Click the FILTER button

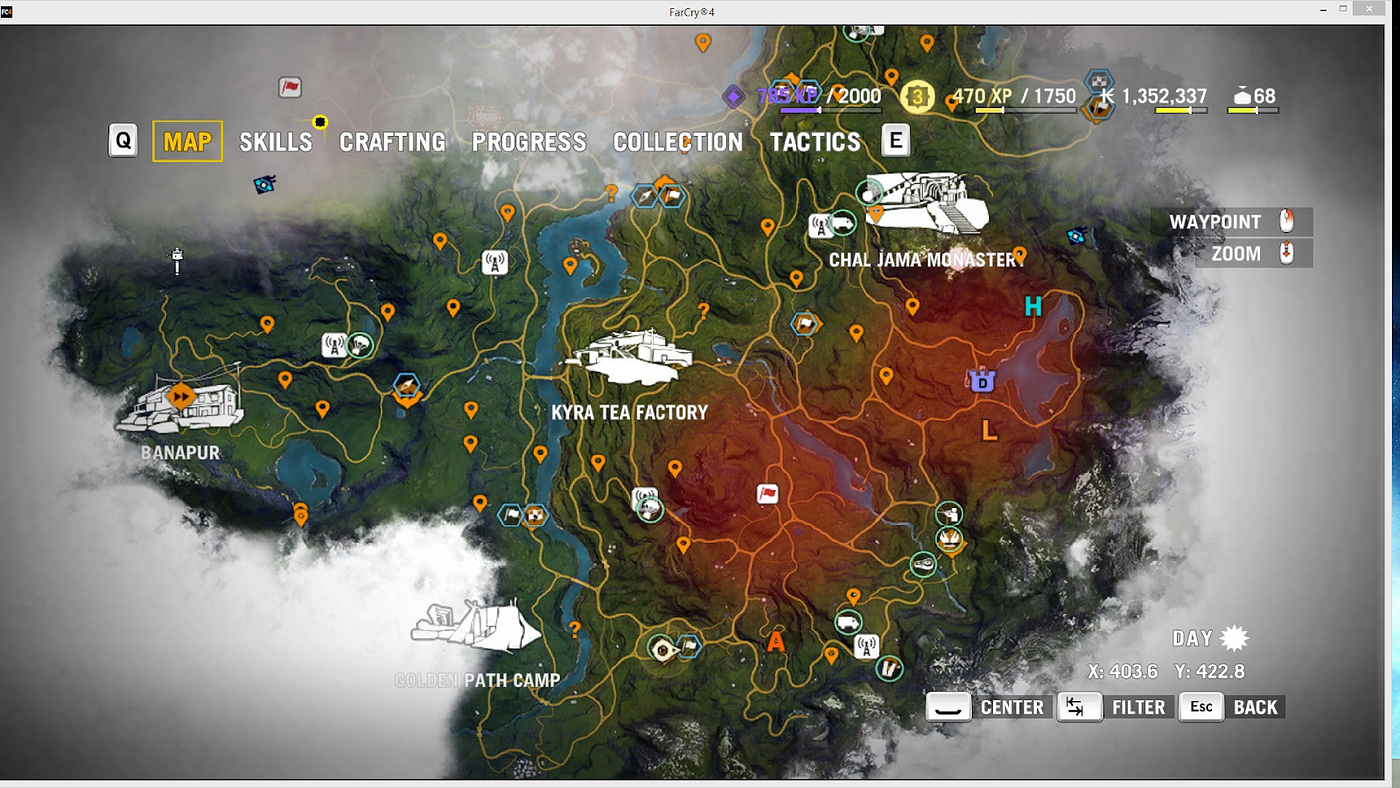click(x=1139, y=707)
